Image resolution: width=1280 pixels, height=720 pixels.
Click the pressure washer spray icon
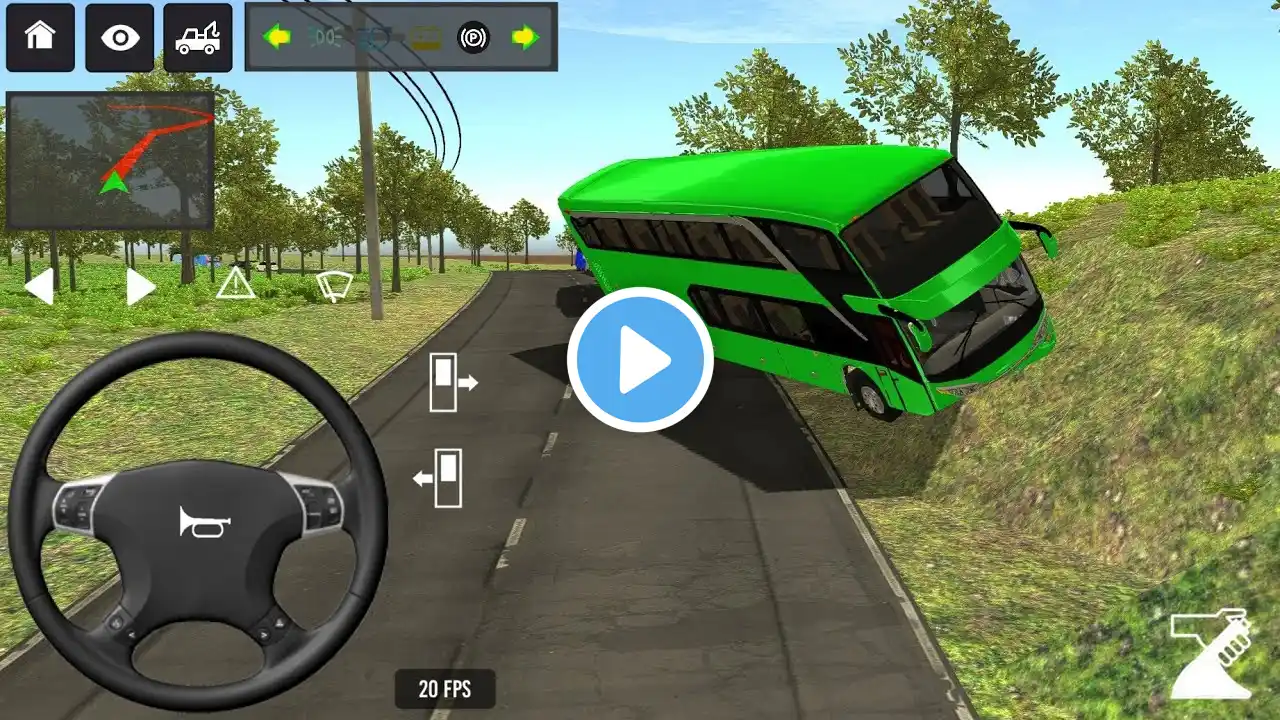click(x=1211, y=653)
